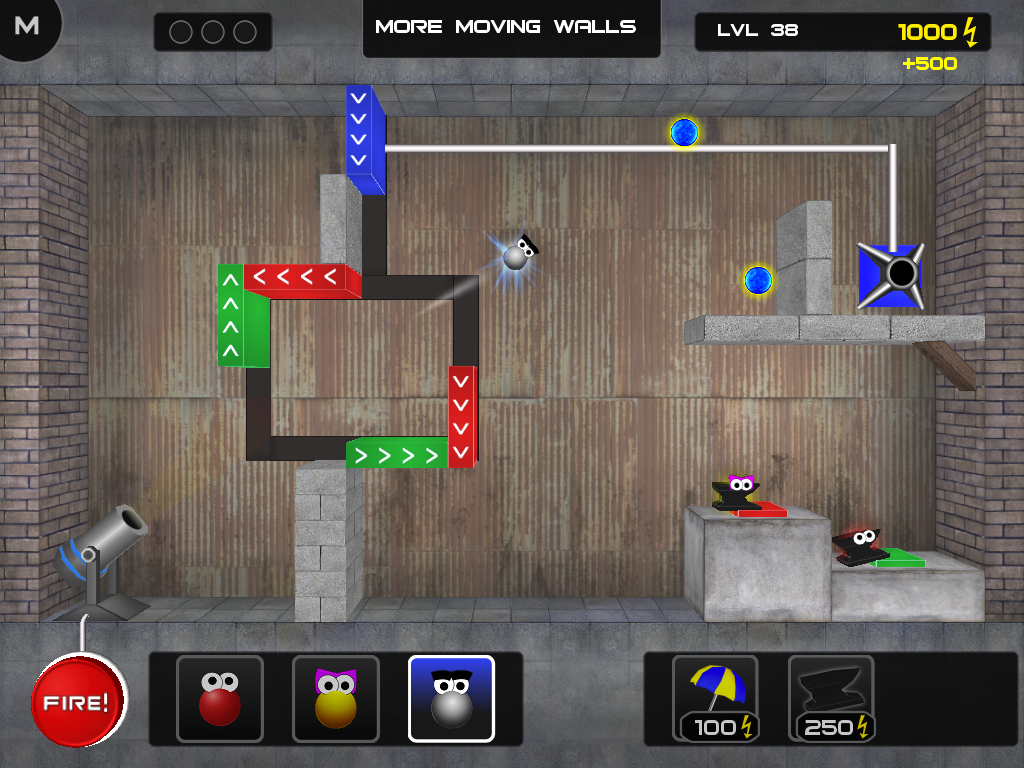This screenshot has width=1024, height=768.
Task: Choose the yellow ball with purple hair
Action: pyautogui.click(x=336, y=698)
